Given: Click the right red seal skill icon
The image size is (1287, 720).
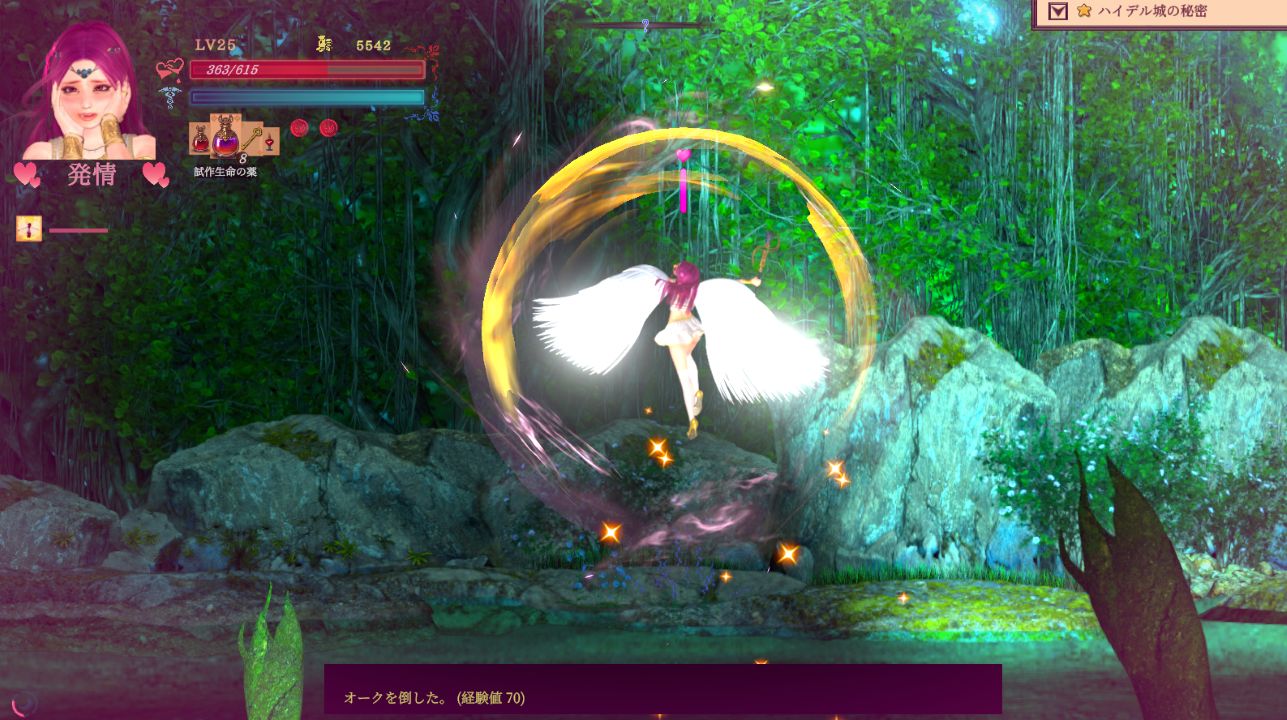Looking at the screenshot, I should [x=328, y=127].
